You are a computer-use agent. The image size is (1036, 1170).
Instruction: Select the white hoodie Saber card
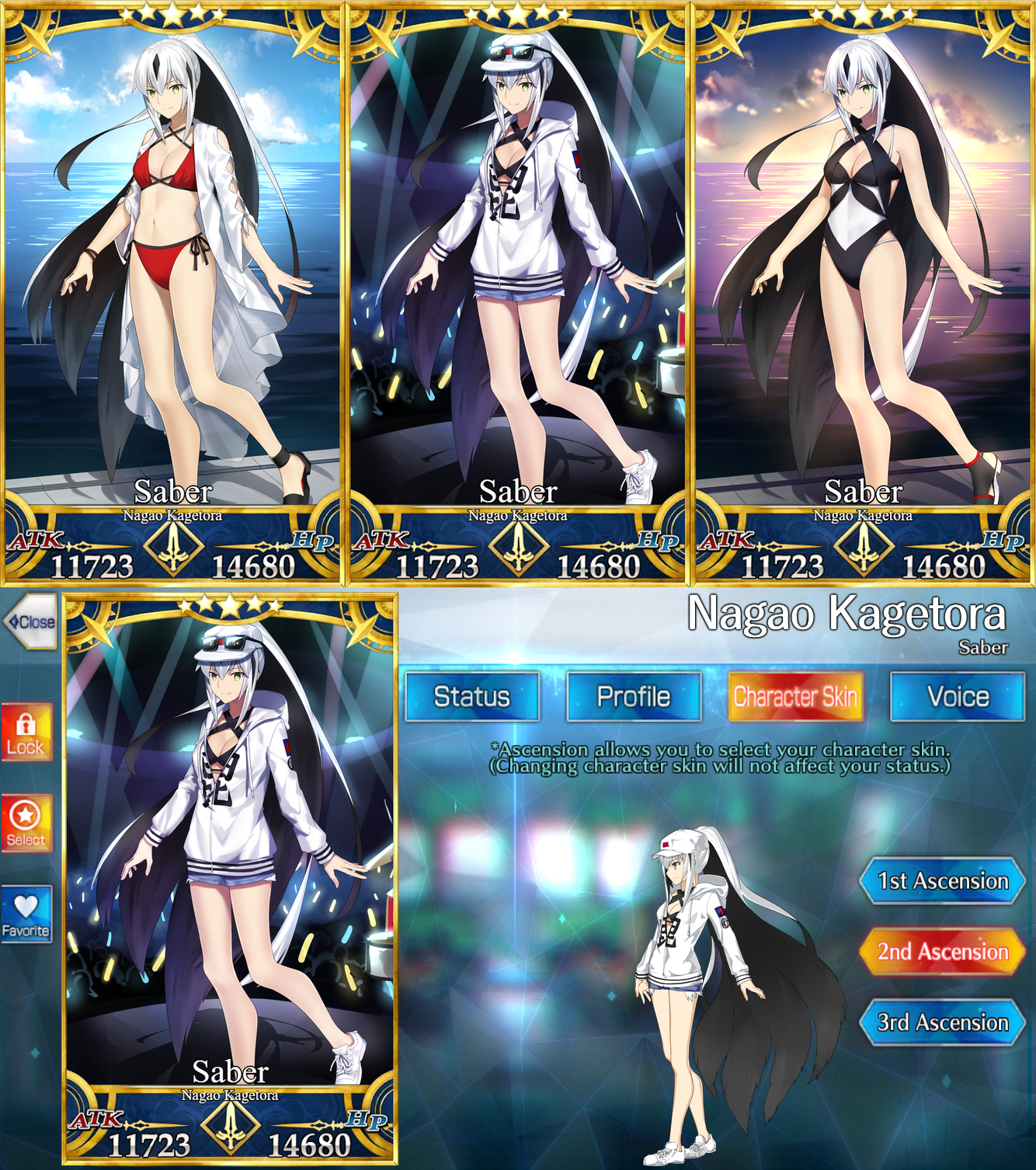[x=518, y=272]
